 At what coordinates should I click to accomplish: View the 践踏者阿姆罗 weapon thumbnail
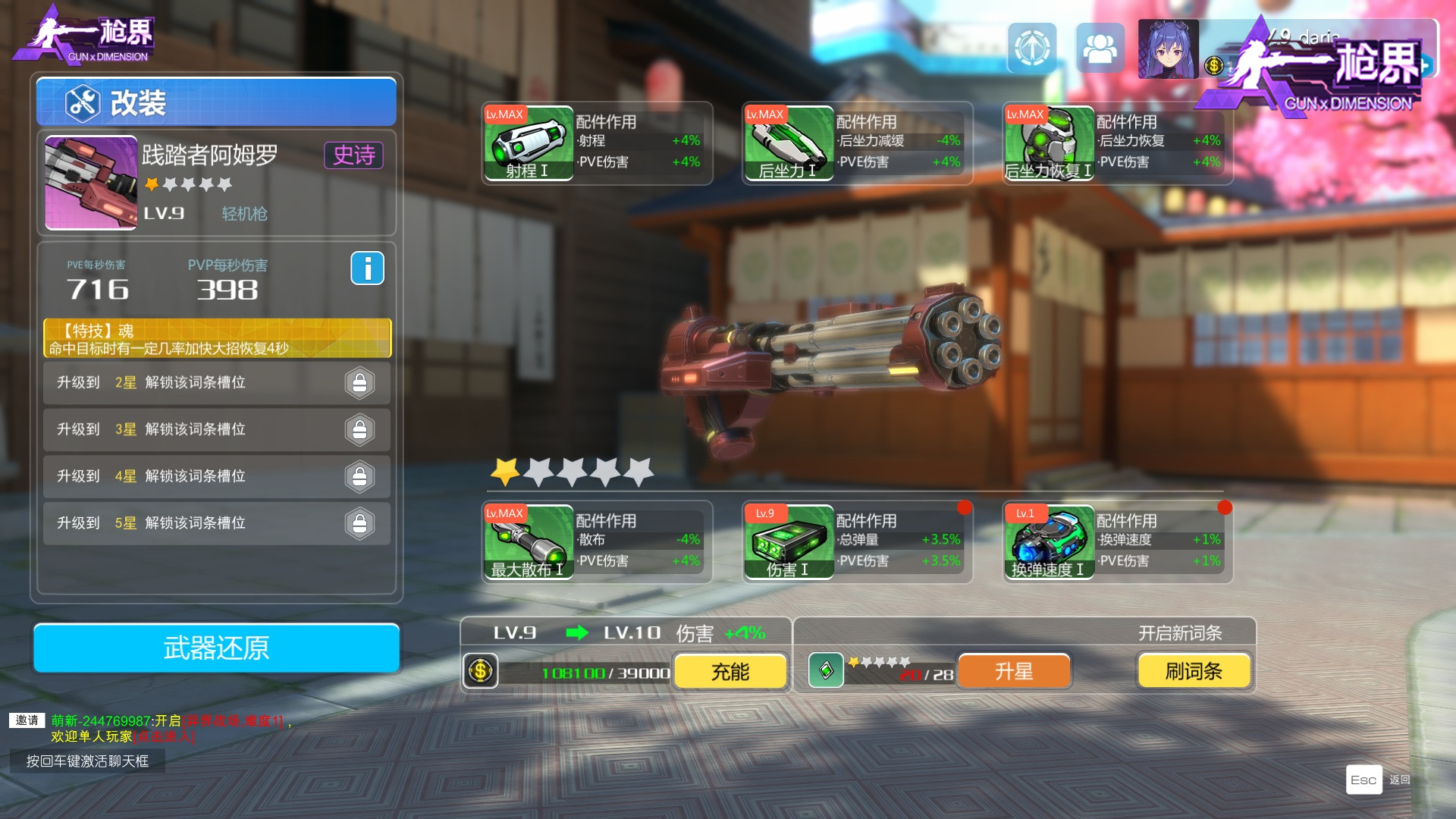[91, 183]
